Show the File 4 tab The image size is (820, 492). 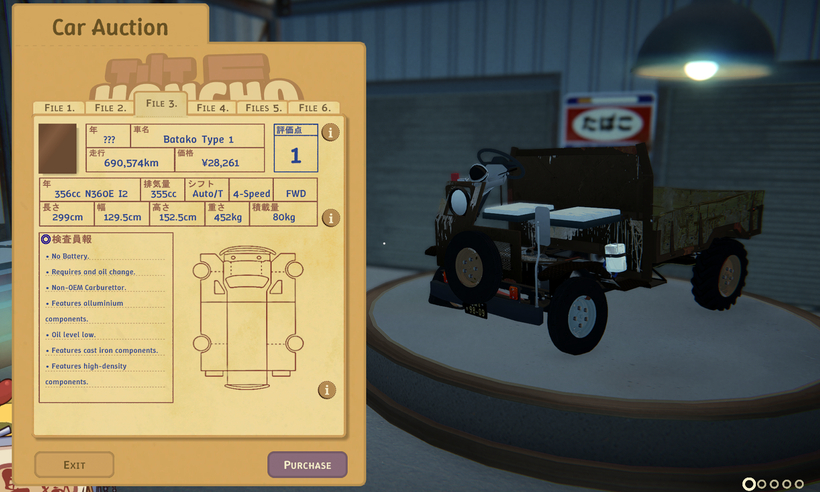pos(212,108)
